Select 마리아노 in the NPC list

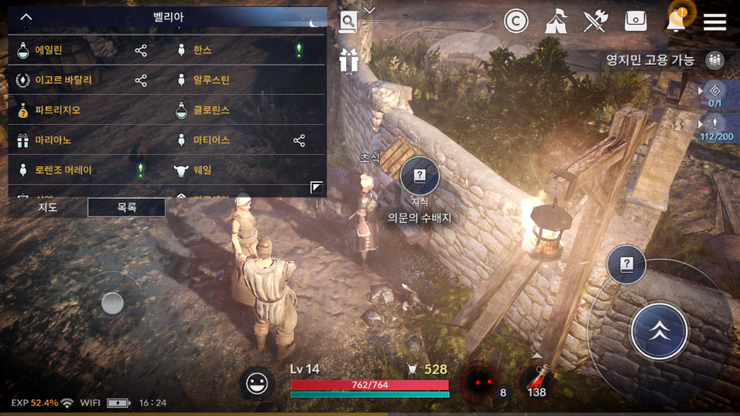(53, 140)
